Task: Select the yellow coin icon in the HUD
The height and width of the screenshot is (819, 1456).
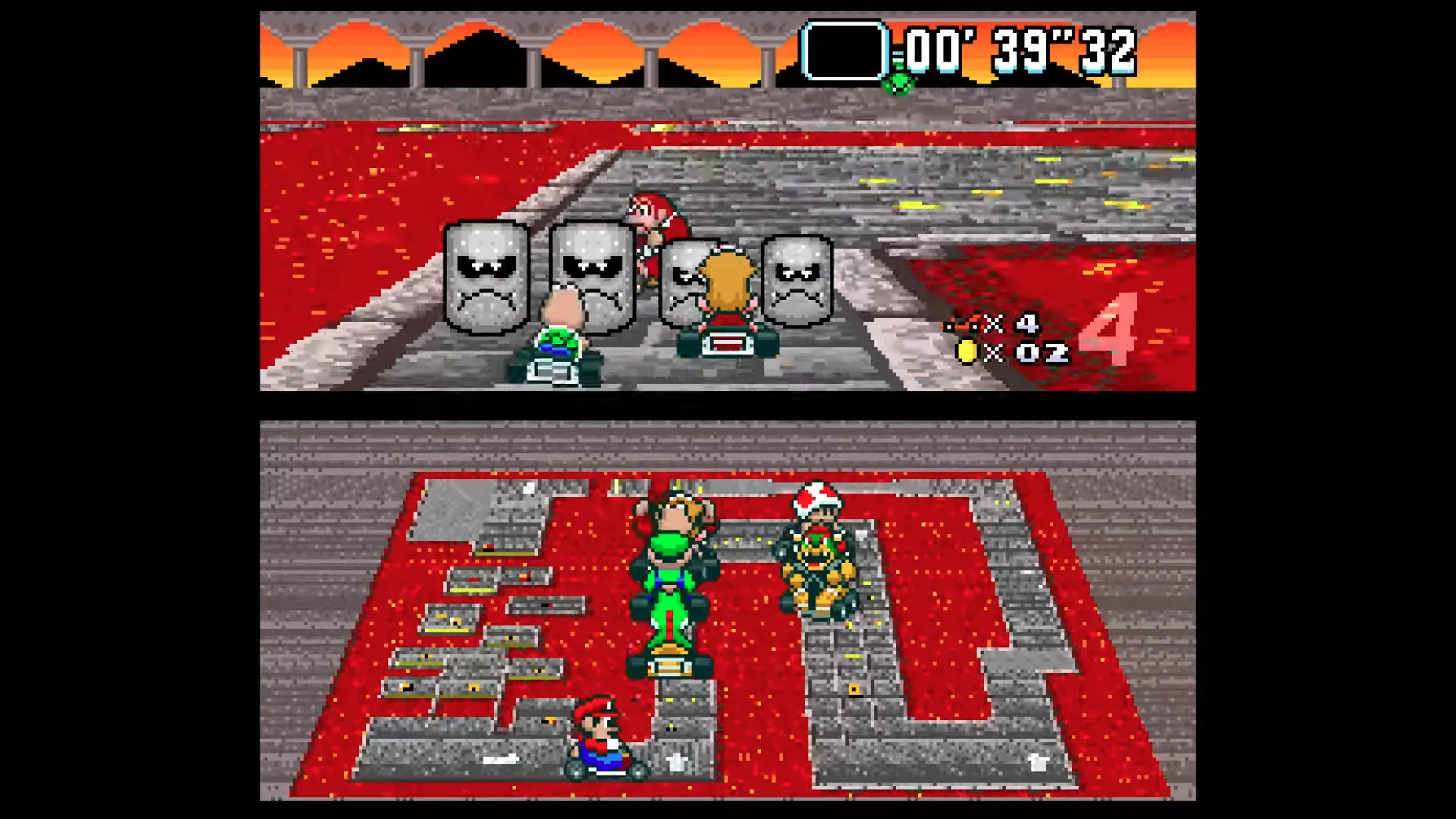Action: point(968,350)
